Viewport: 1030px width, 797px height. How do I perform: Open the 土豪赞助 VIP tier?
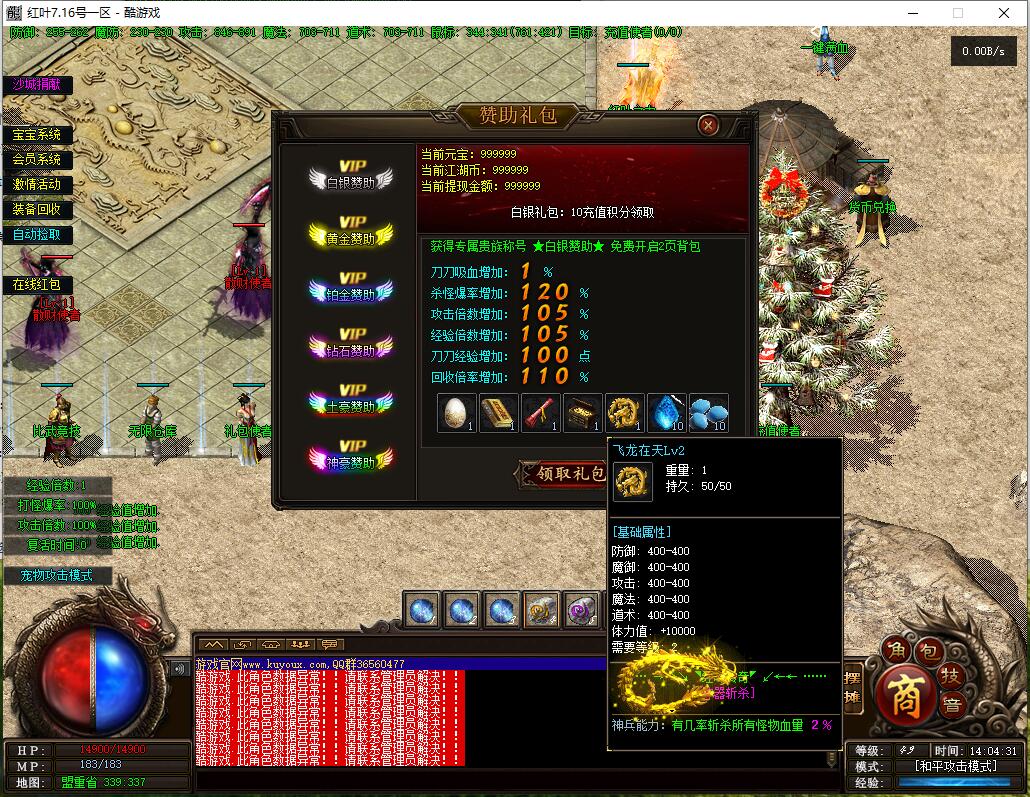point(350,401)
